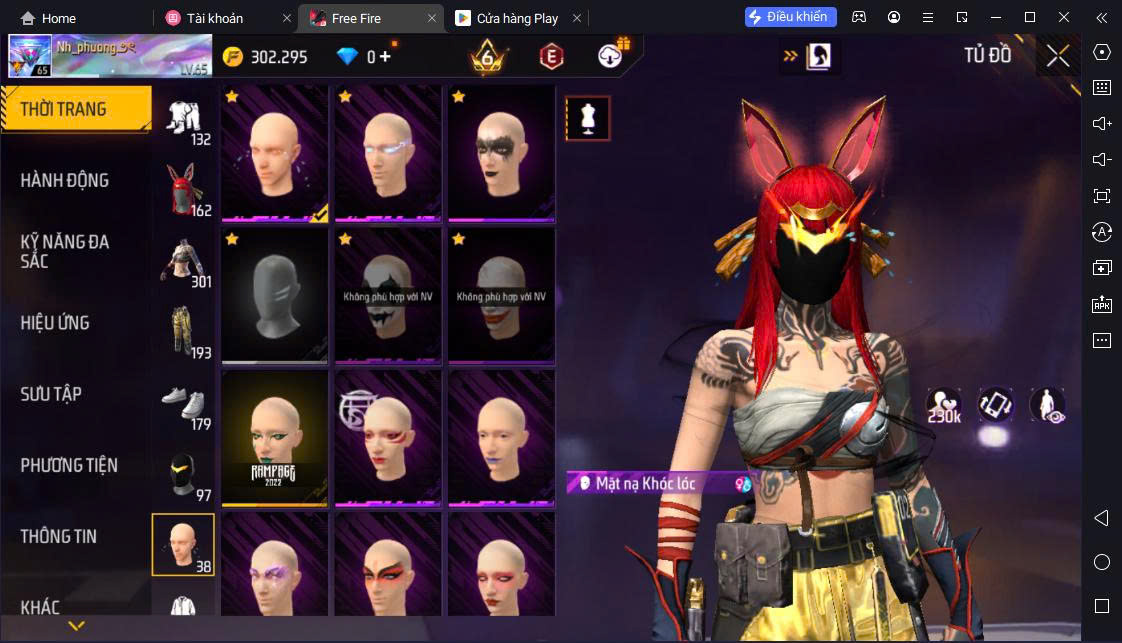The image size is (1122, 643).
Task: Select the black eye-mask face paint
Action: click(501, 153)
